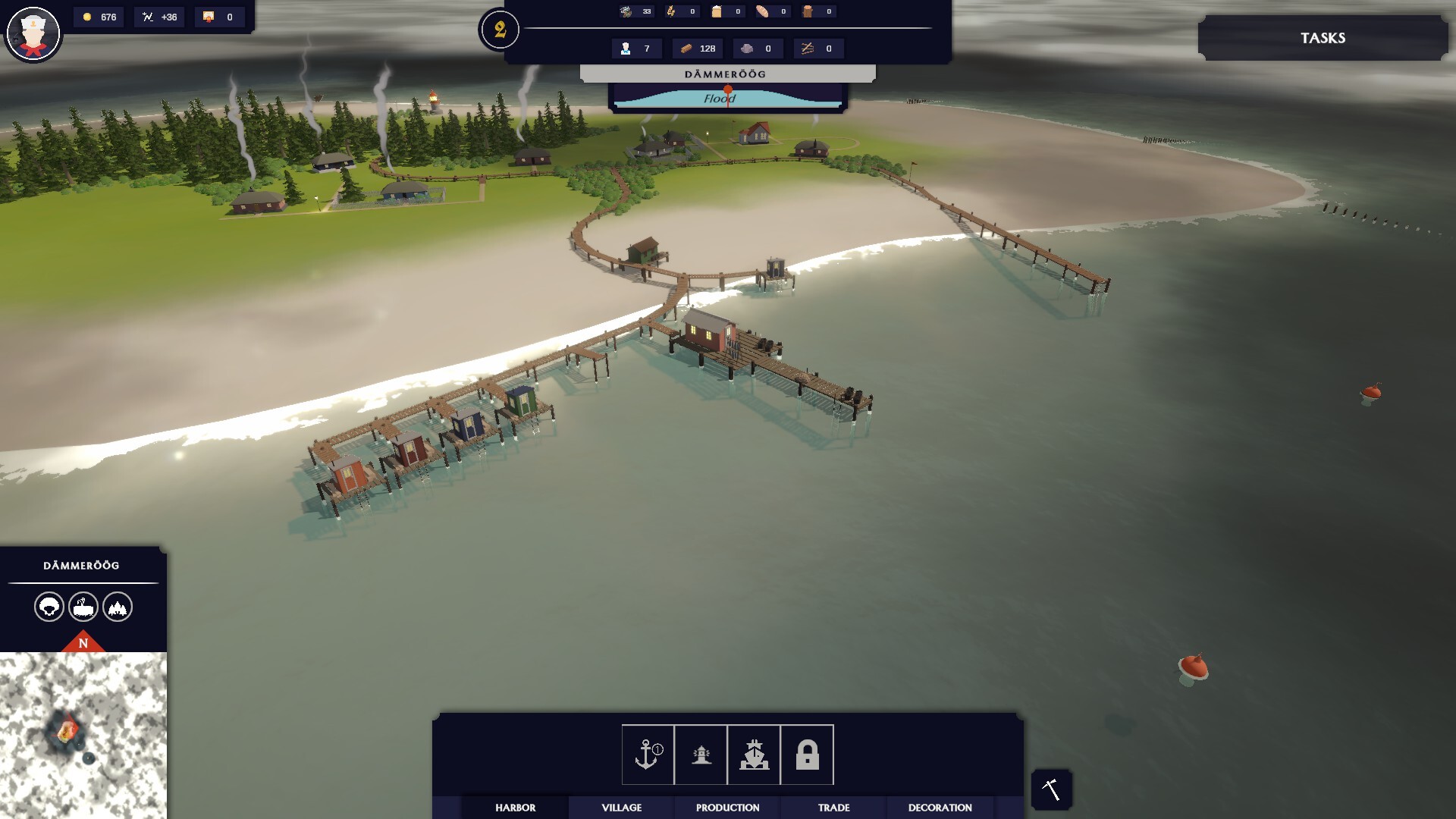1456x819 pixels.
Task: Open the Tasks panel
Action: point(1323,37)
